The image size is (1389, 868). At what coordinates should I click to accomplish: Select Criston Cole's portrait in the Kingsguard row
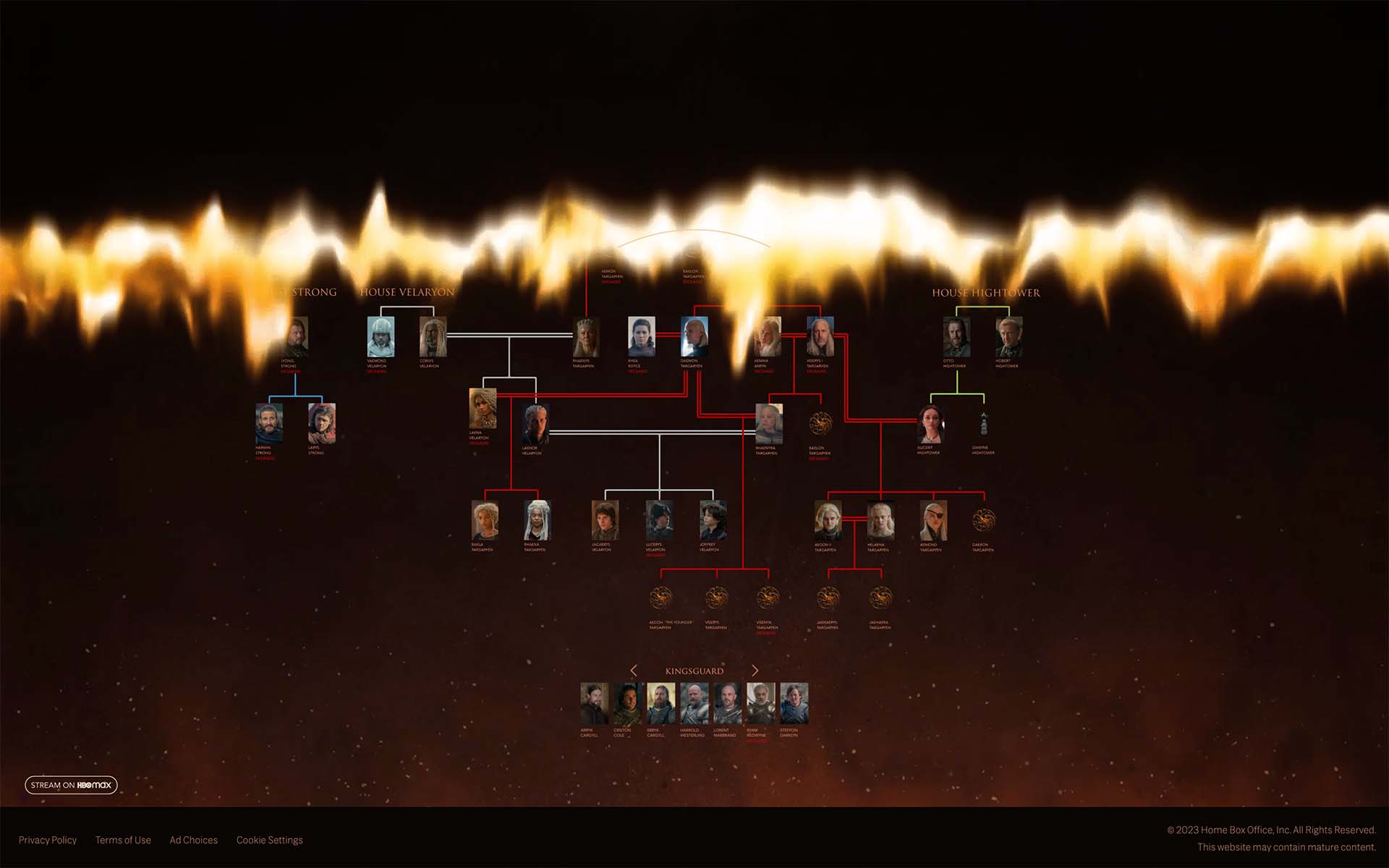(x=627, y=704)
